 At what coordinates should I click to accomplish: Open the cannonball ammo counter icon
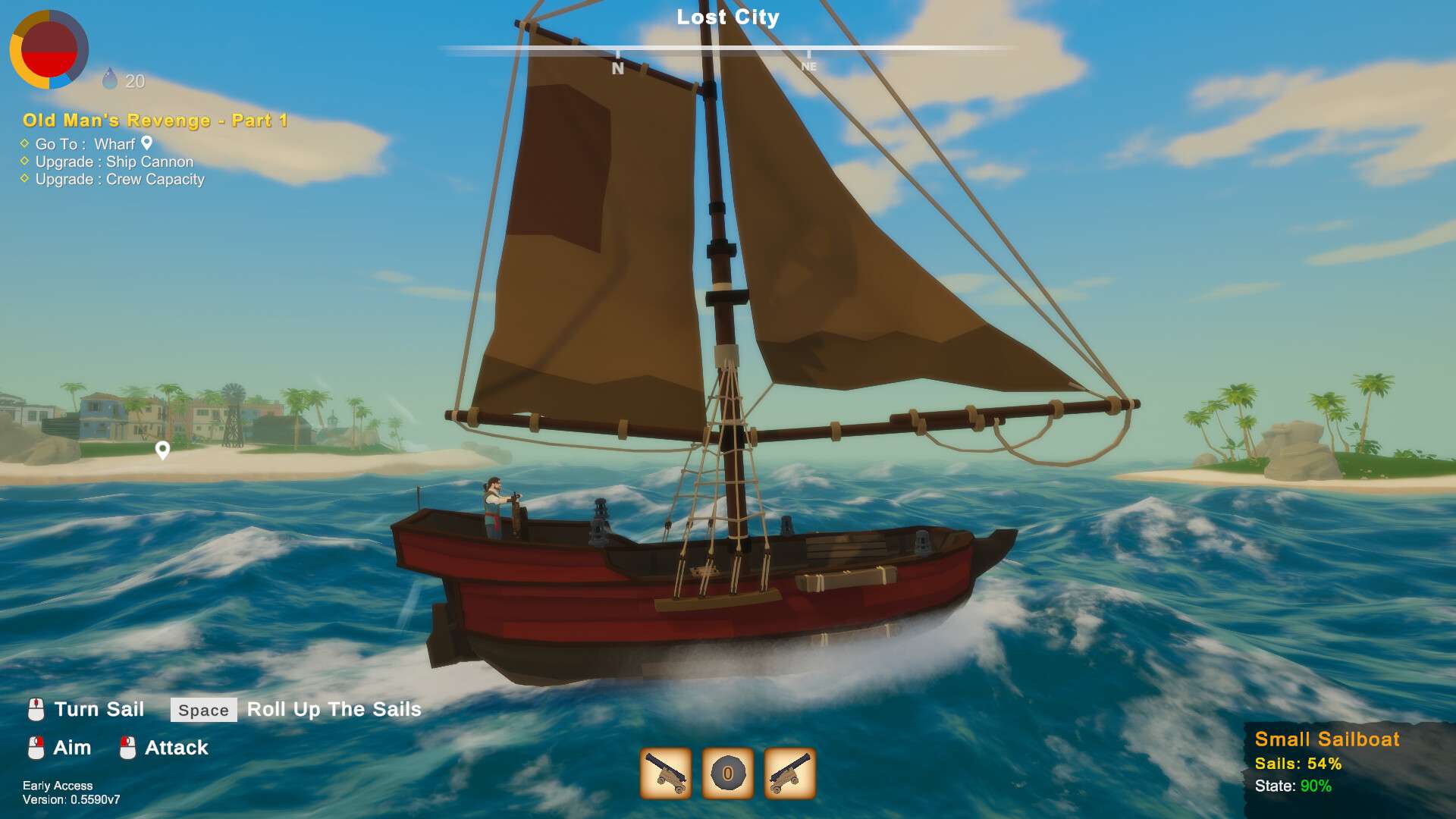coord(726,771)
